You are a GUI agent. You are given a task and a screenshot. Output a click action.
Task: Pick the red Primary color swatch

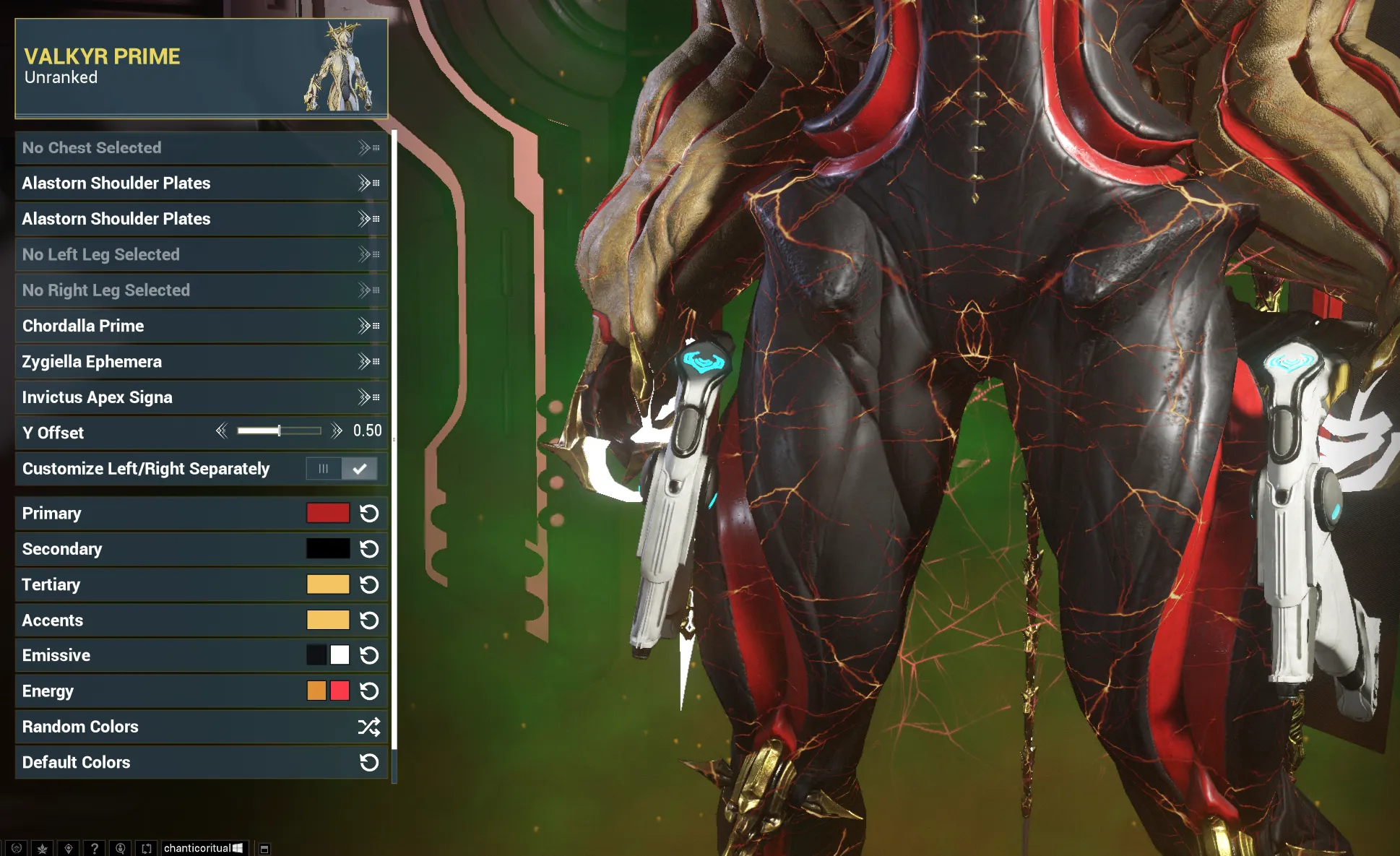pos(327,514)
